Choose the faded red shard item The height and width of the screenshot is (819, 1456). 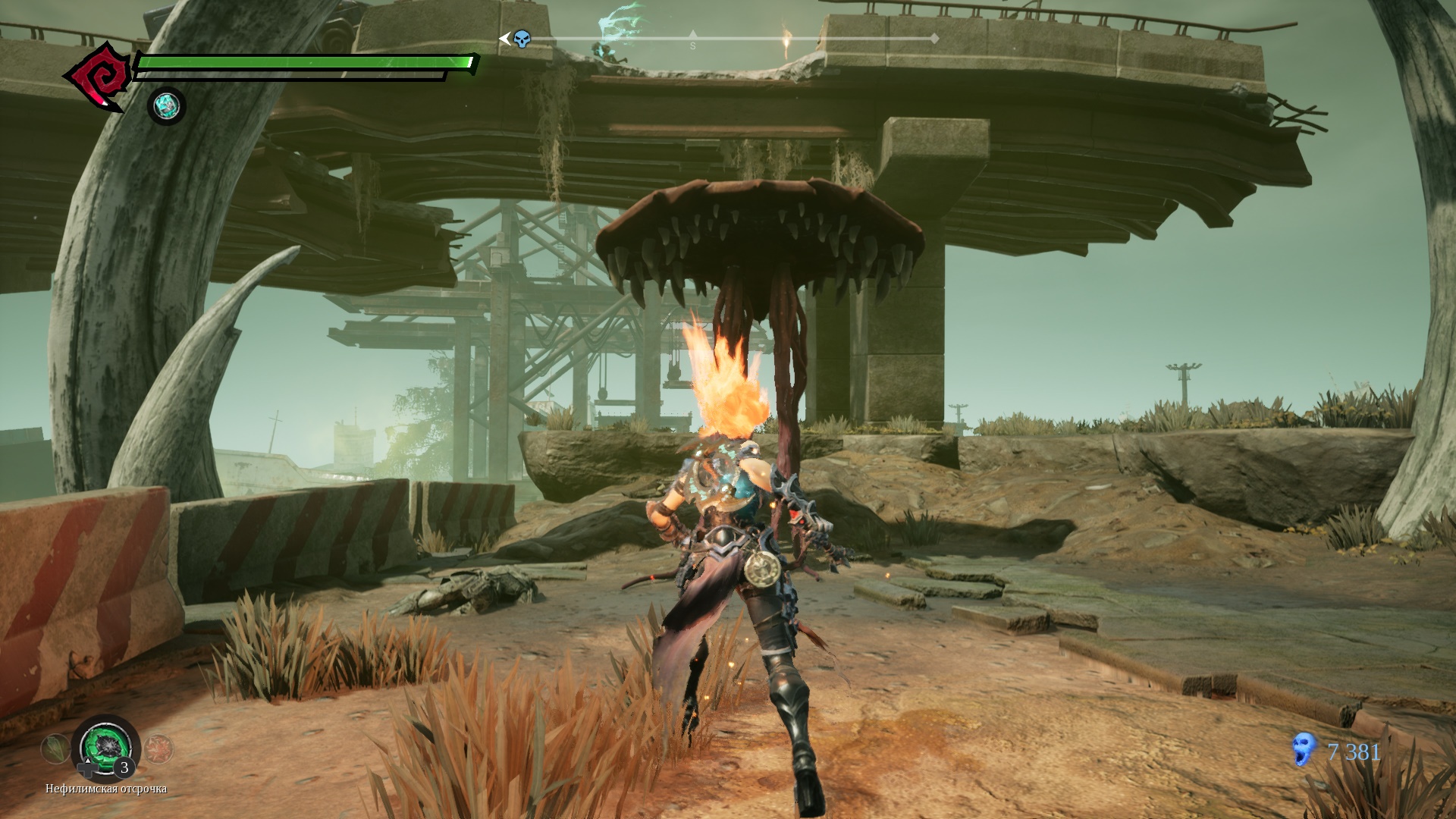[x=158, y=748]
